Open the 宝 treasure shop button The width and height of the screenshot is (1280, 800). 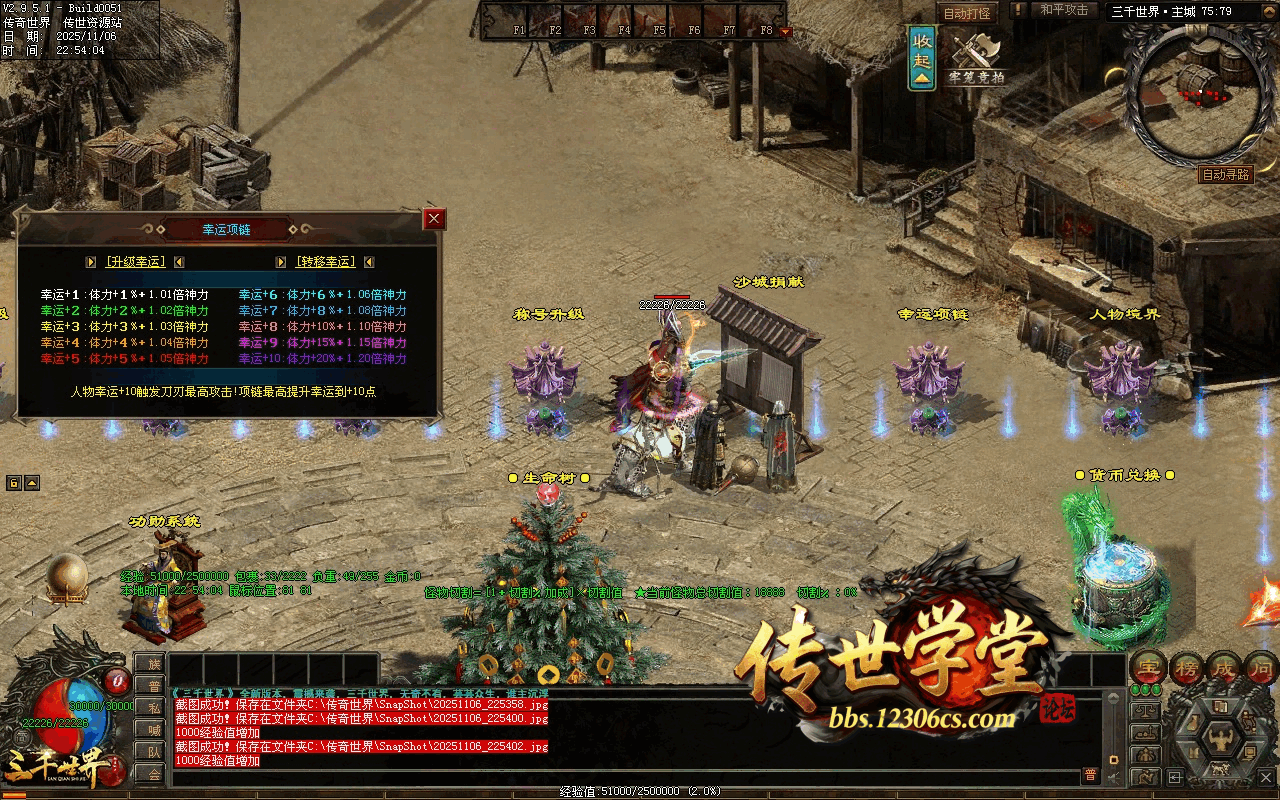(1148, 667)
